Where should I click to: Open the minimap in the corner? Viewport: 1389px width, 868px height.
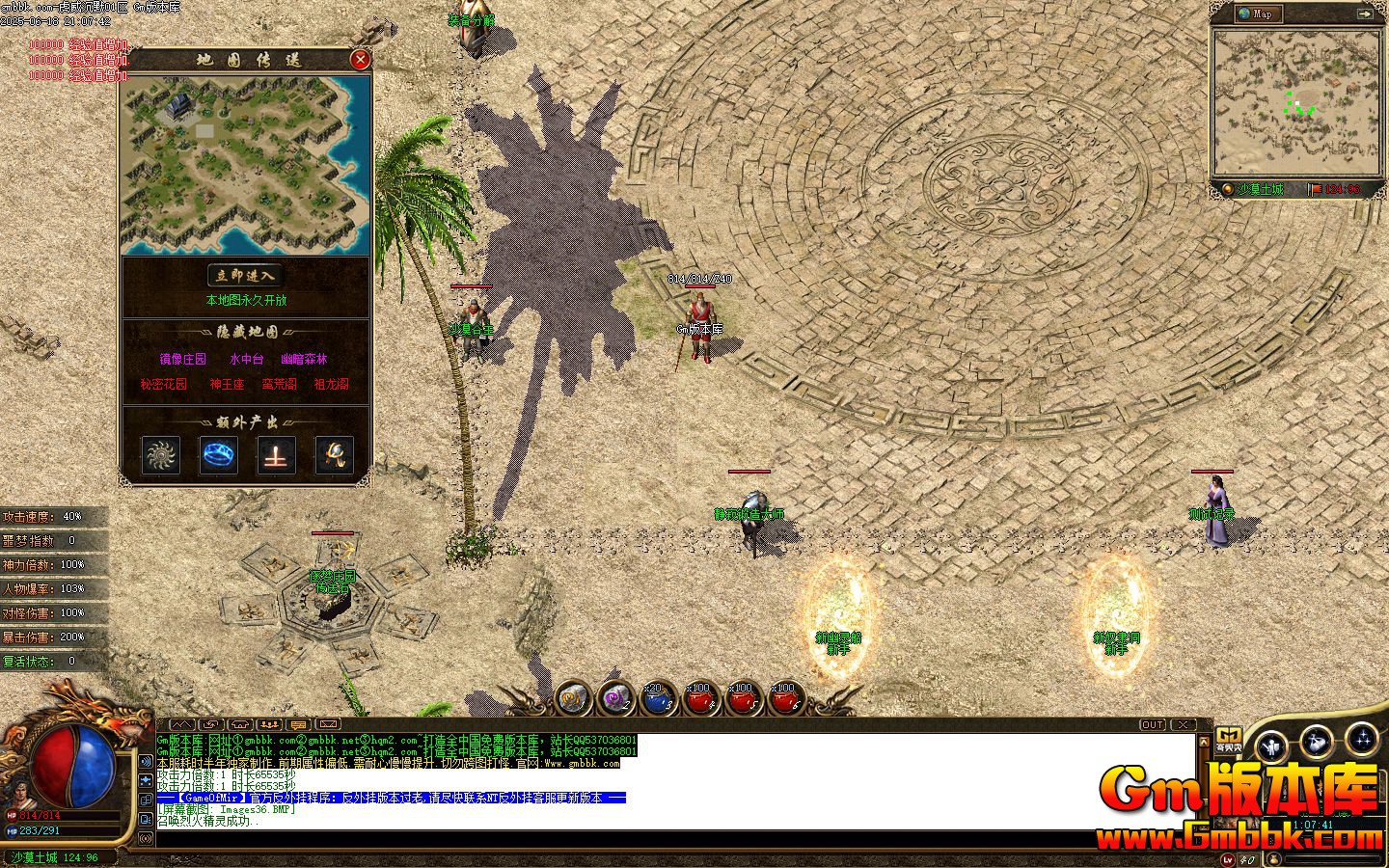[1297, 102]
